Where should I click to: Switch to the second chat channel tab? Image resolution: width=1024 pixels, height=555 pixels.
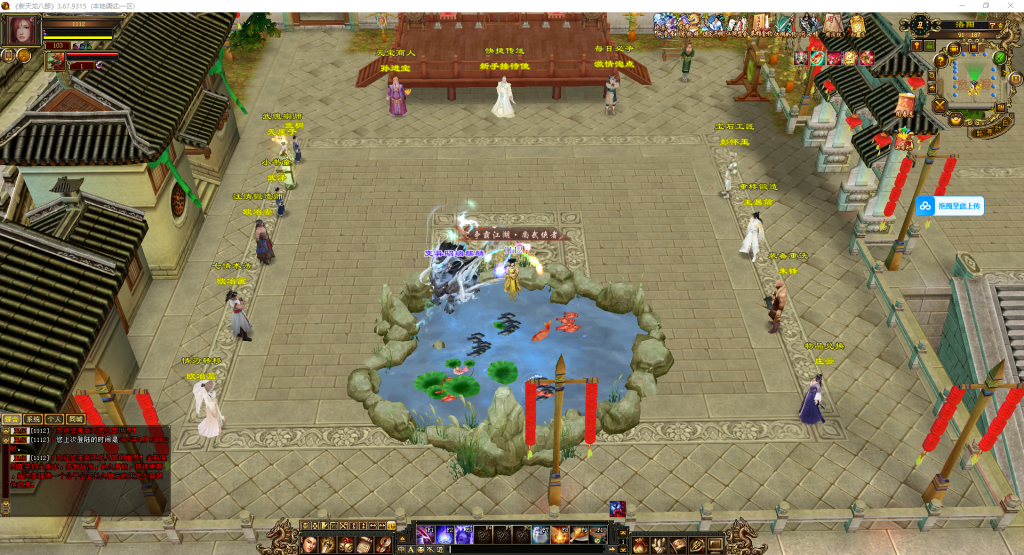point(33,419)
